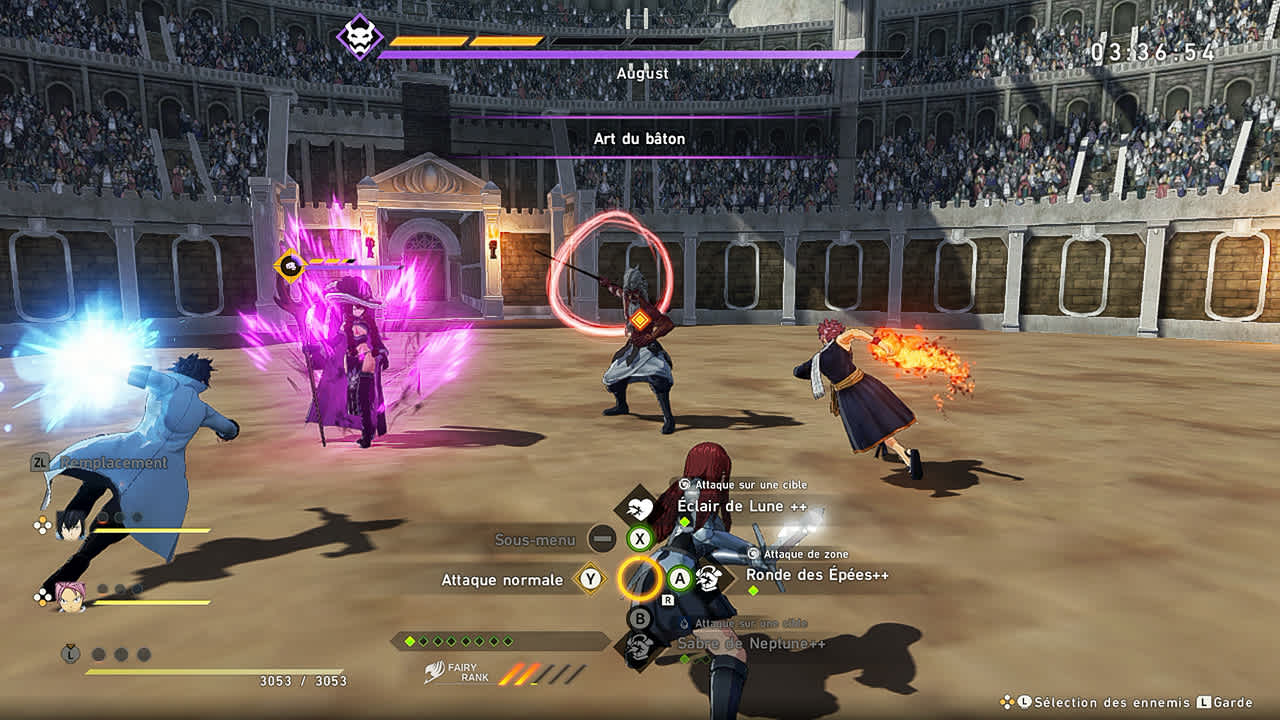The height and width of the screenshot is (720, 1280).
Task: Click August's purple boss emblem
Action: [x=359, y=37]
